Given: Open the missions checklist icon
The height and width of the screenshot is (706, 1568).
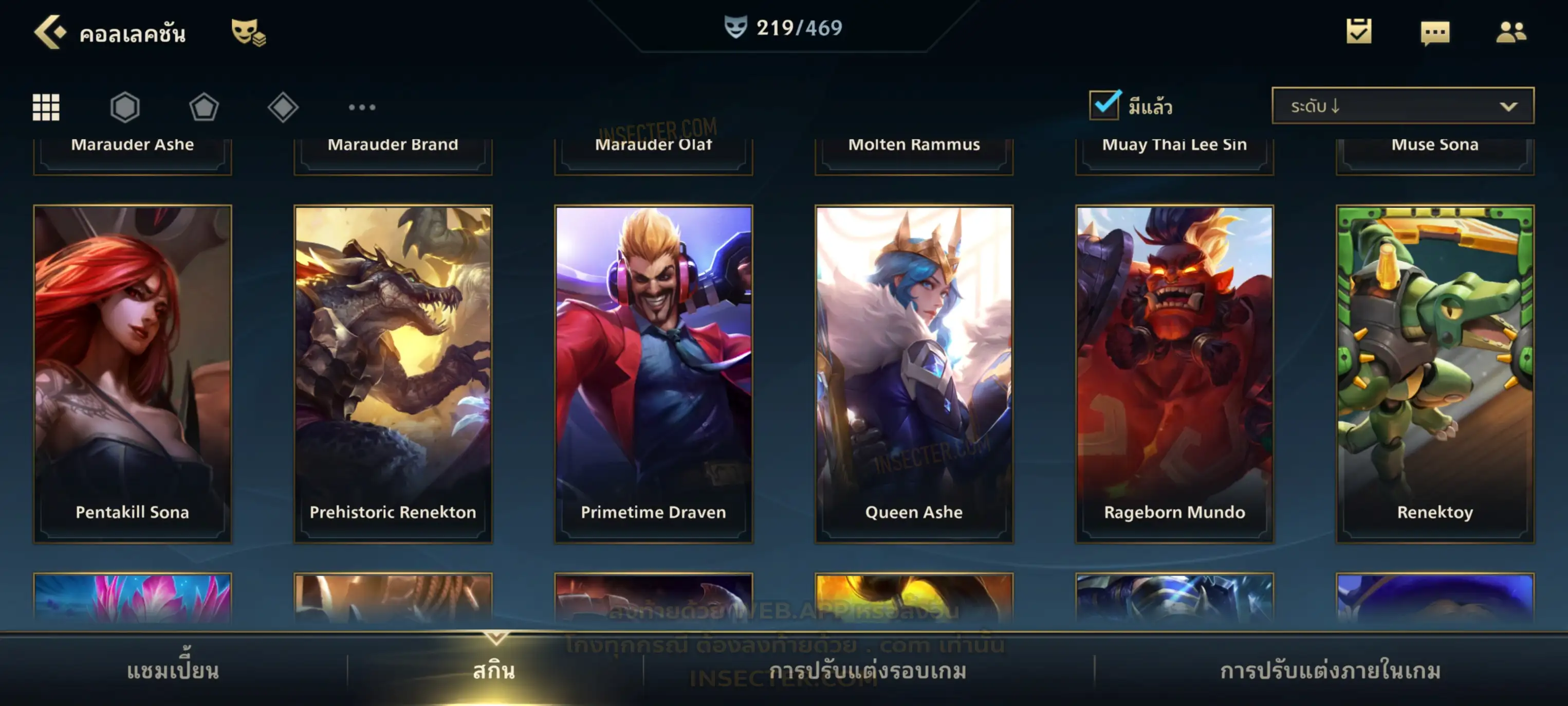Looking at the screenshot, I should pyautogui.click(x=1359, y=32).
